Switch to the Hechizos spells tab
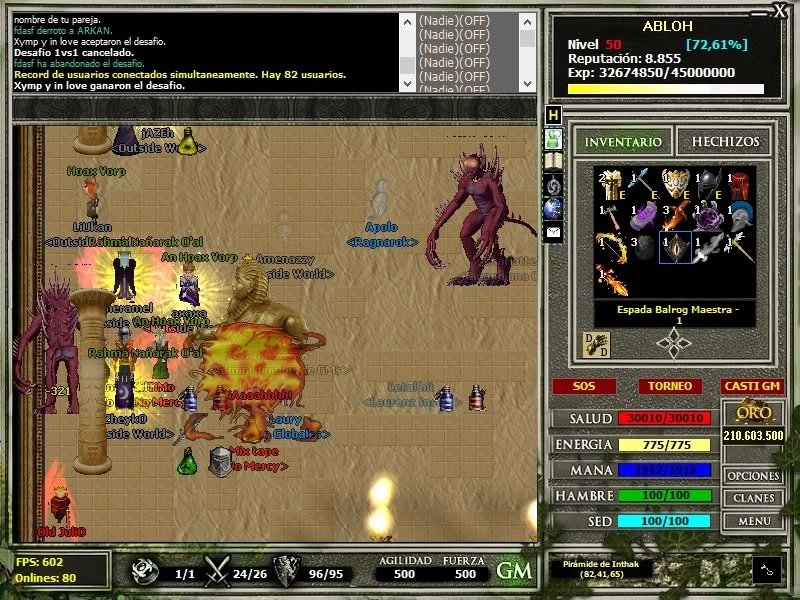800x600 pixels. coord(725,142)
